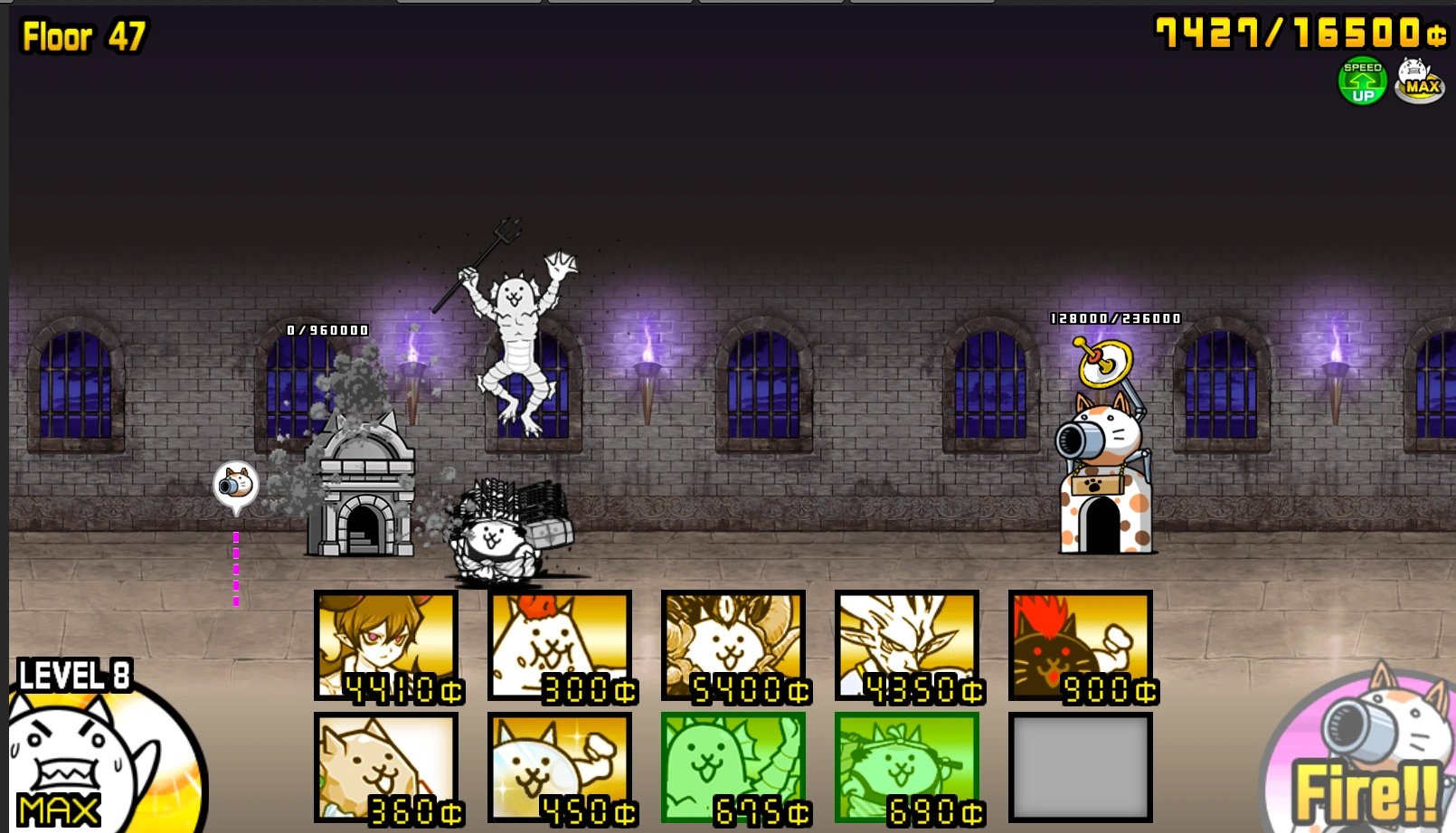Deploy the 300¢ basic Cat unit
The image size is (1456, 833).
pos(561,647)
